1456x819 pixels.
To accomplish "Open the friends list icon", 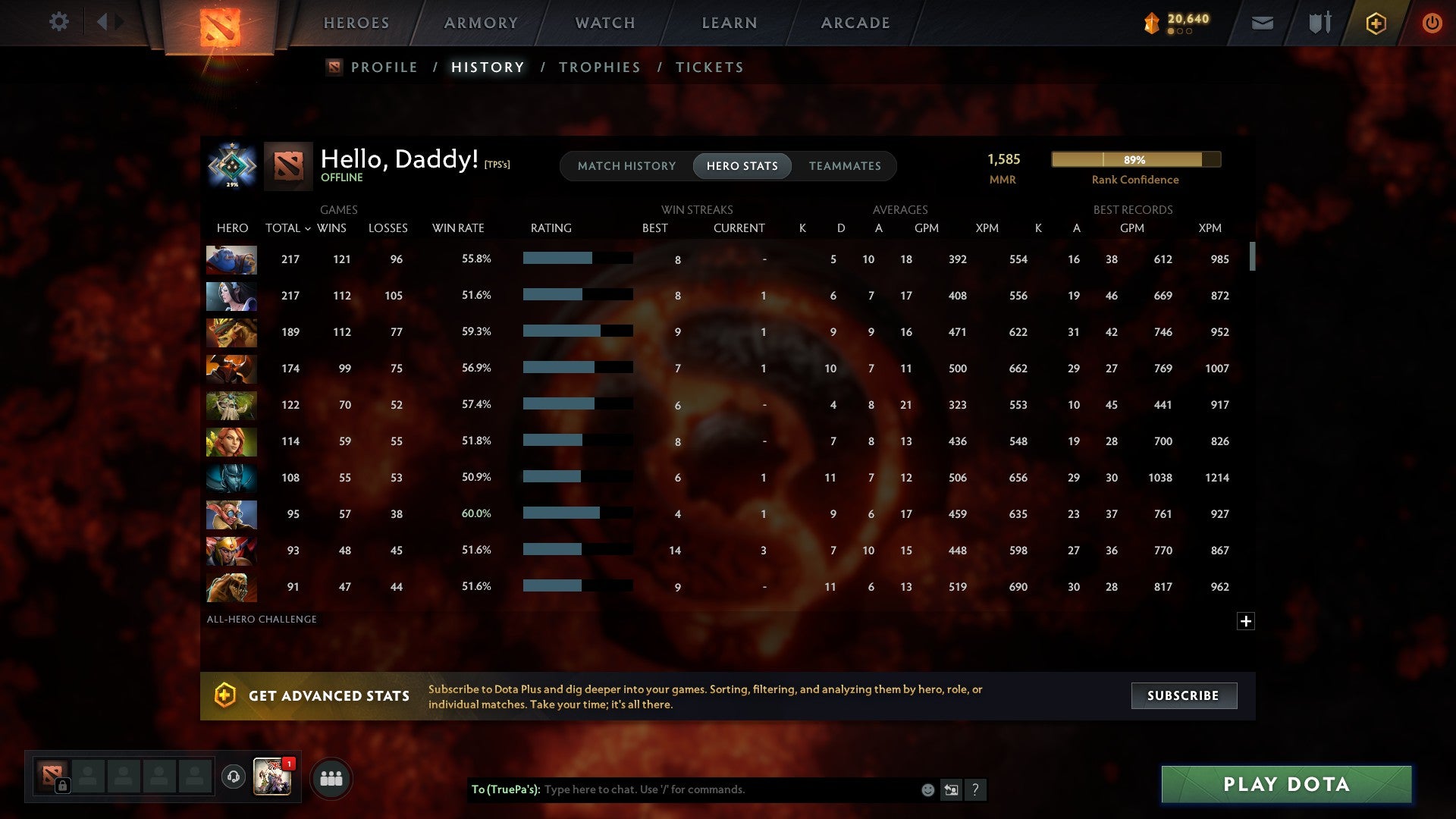I will [x=331, y=777].
